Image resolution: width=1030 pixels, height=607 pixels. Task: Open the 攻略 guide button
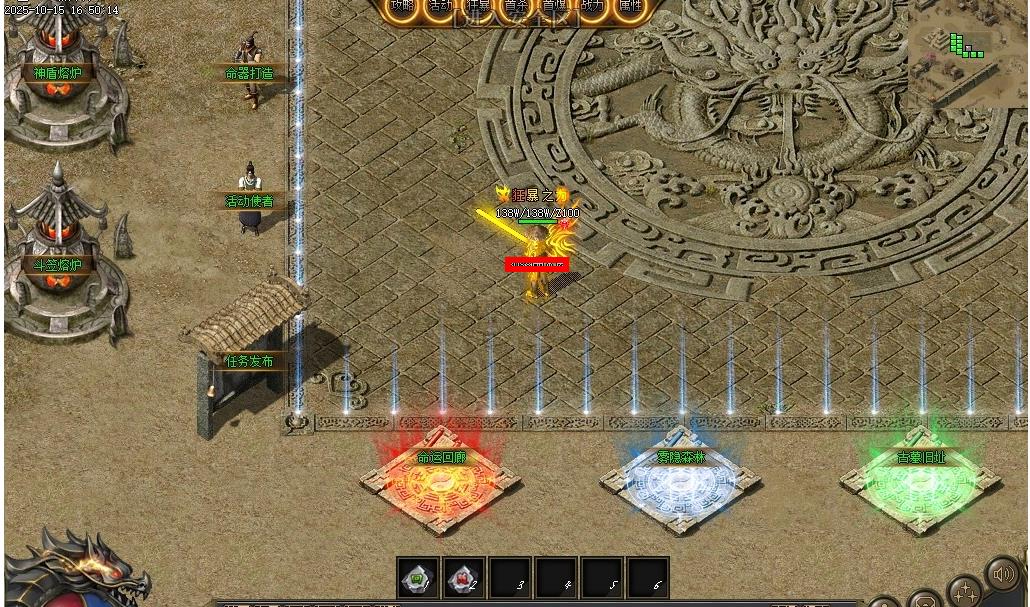pyautogui.click(x=402, y=7)
